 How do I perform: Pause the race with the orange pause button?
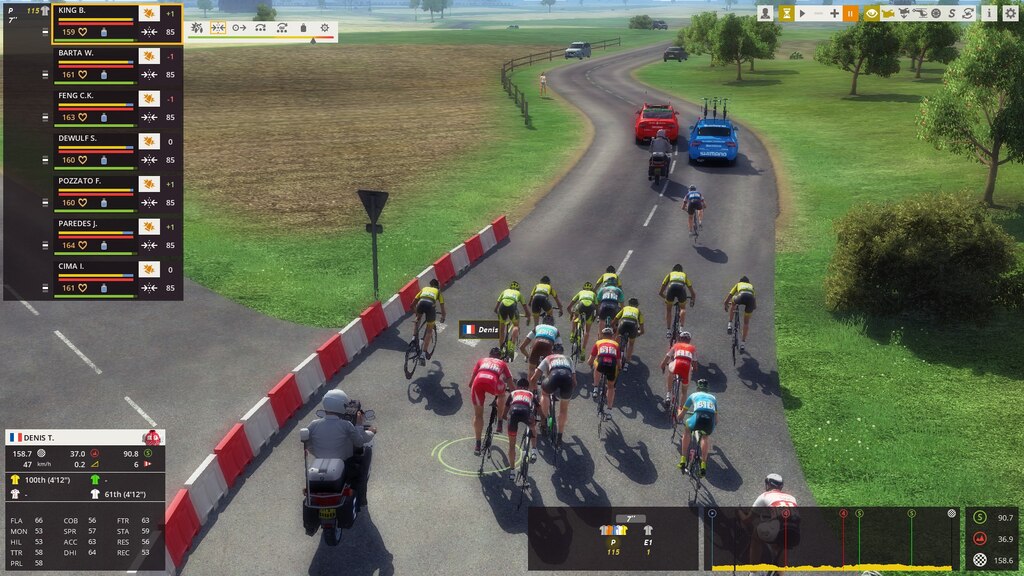pyautogui.click(x=850, y=13)
